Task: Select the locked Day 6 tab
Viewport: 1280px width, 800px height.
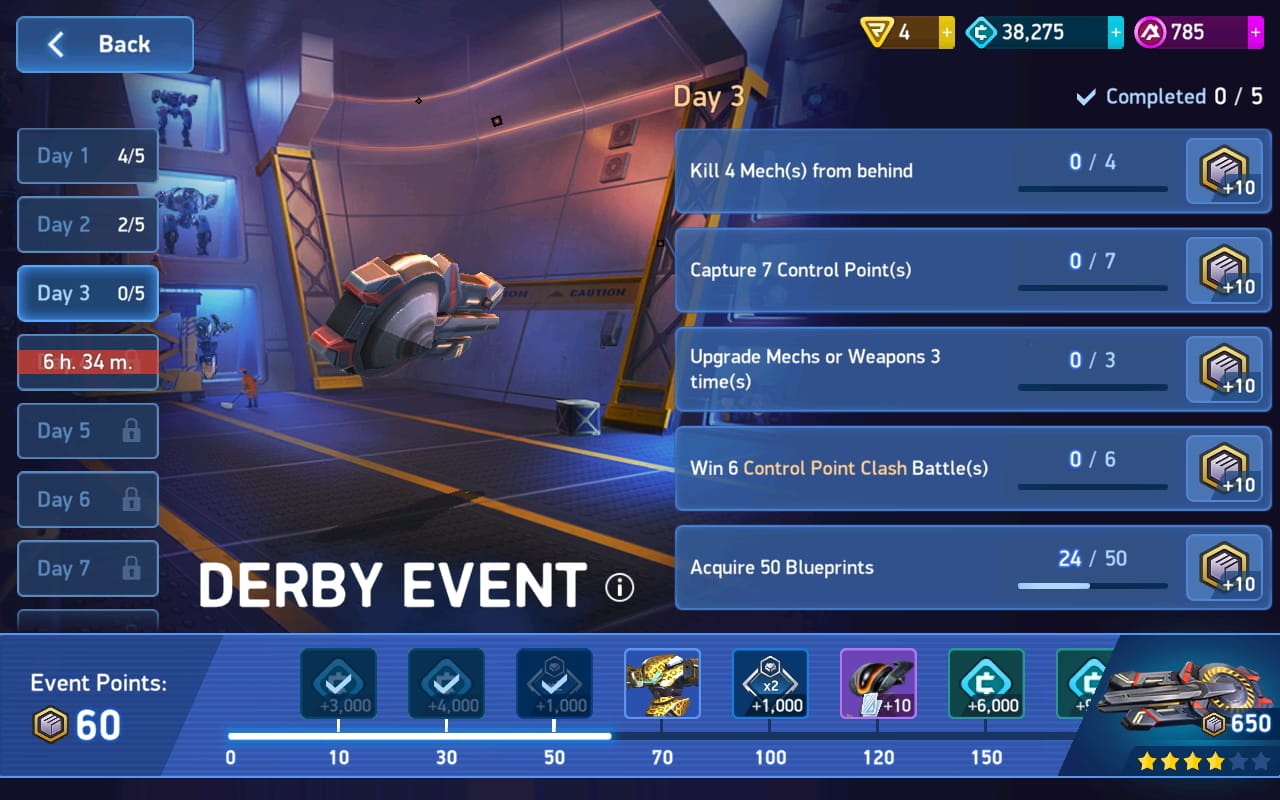Action: point(88,500)
